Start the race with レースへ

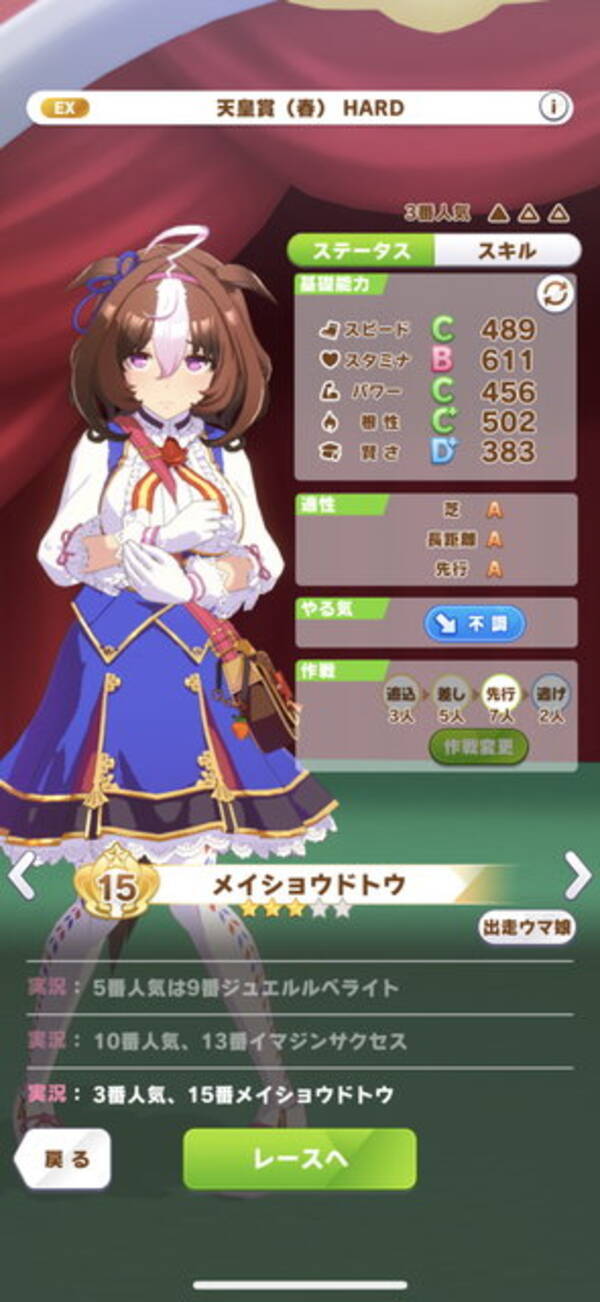point(299,1159)
